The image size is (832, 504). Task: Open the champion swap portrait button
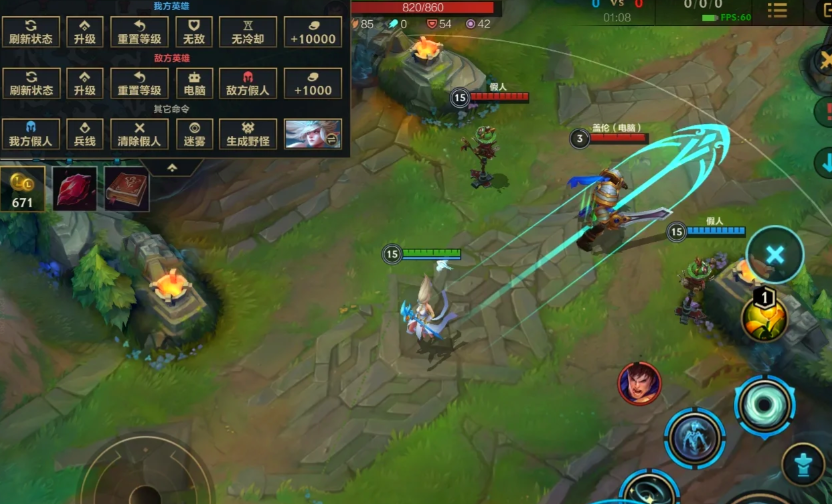(x=312, y=134)
